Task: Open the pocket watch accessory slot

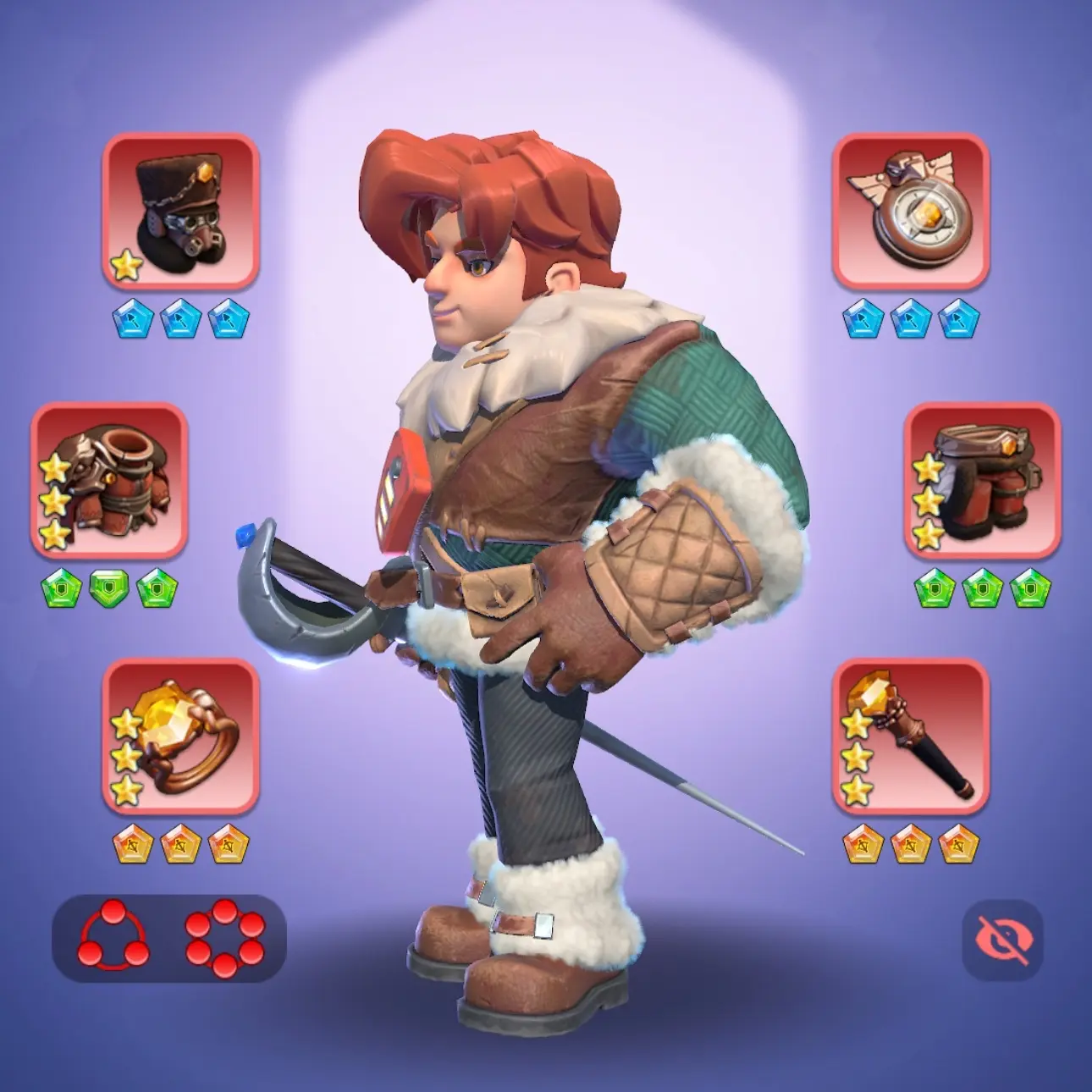Action: [x=910, y=211]
